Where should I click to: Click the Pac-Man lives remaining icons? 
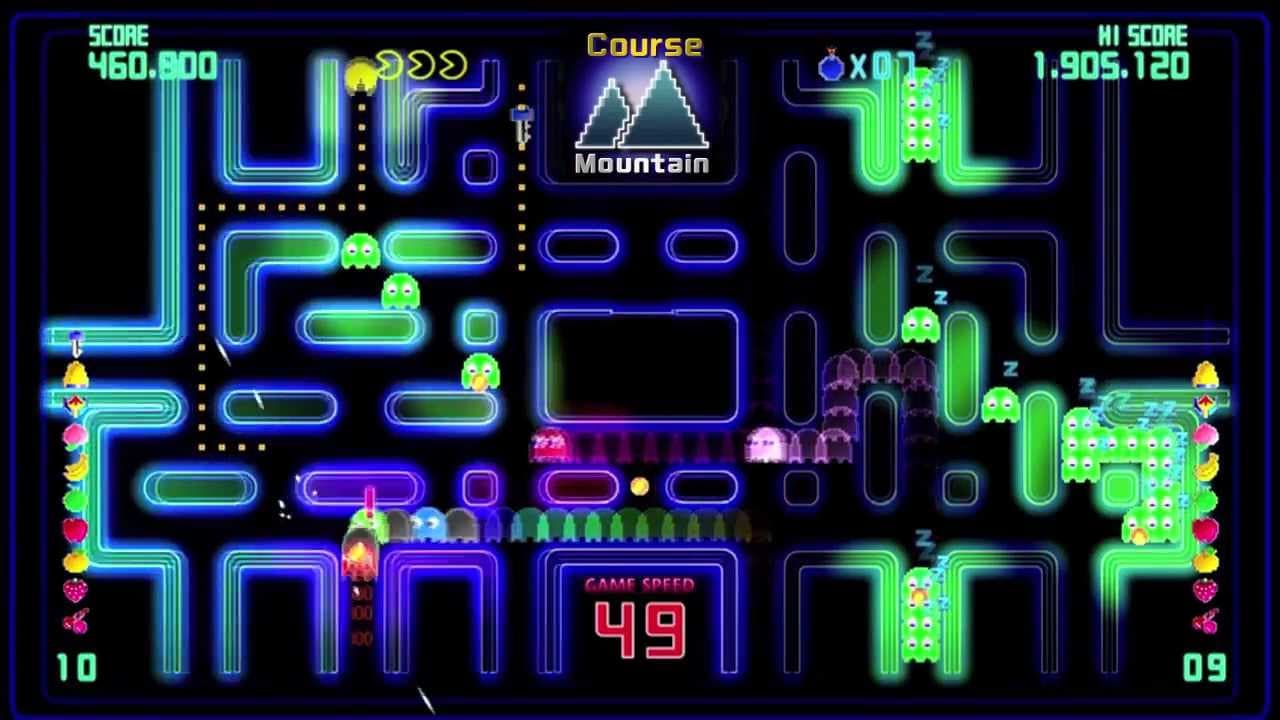click(421, 66)
